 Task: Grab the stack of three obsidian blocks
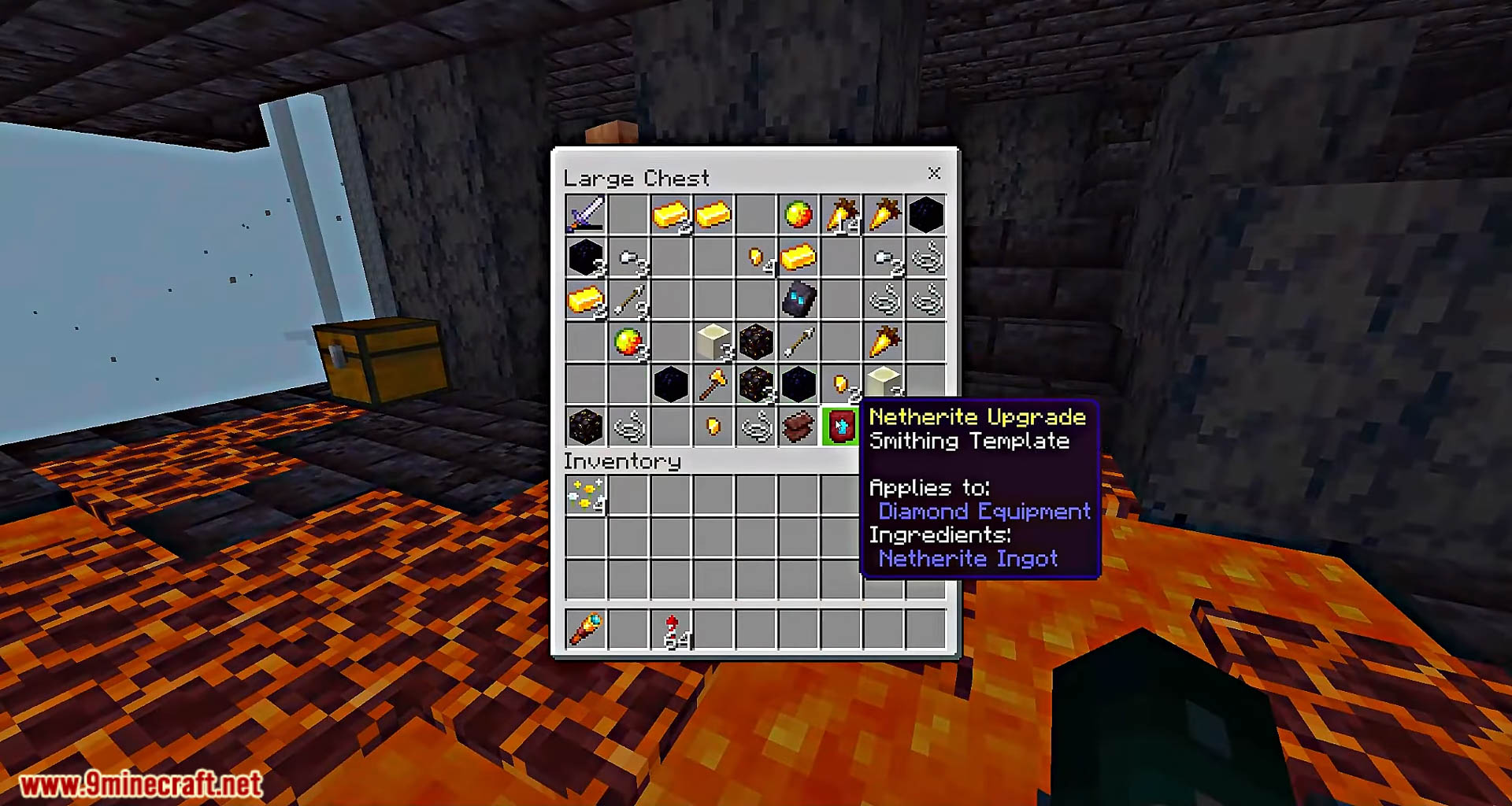point(585,257)
